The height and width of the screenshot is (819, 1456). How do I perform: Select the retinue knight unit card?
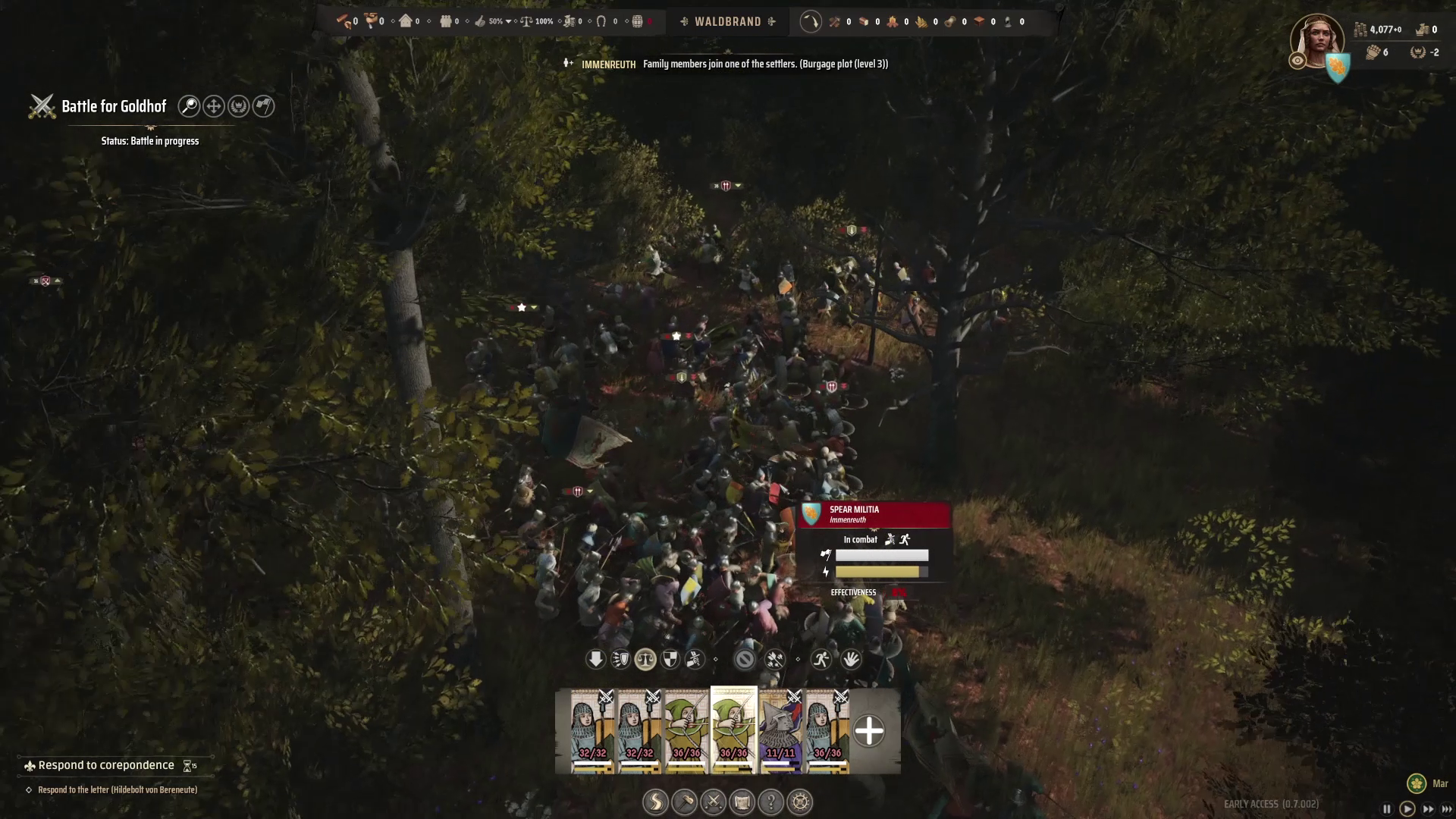point(780,731)
